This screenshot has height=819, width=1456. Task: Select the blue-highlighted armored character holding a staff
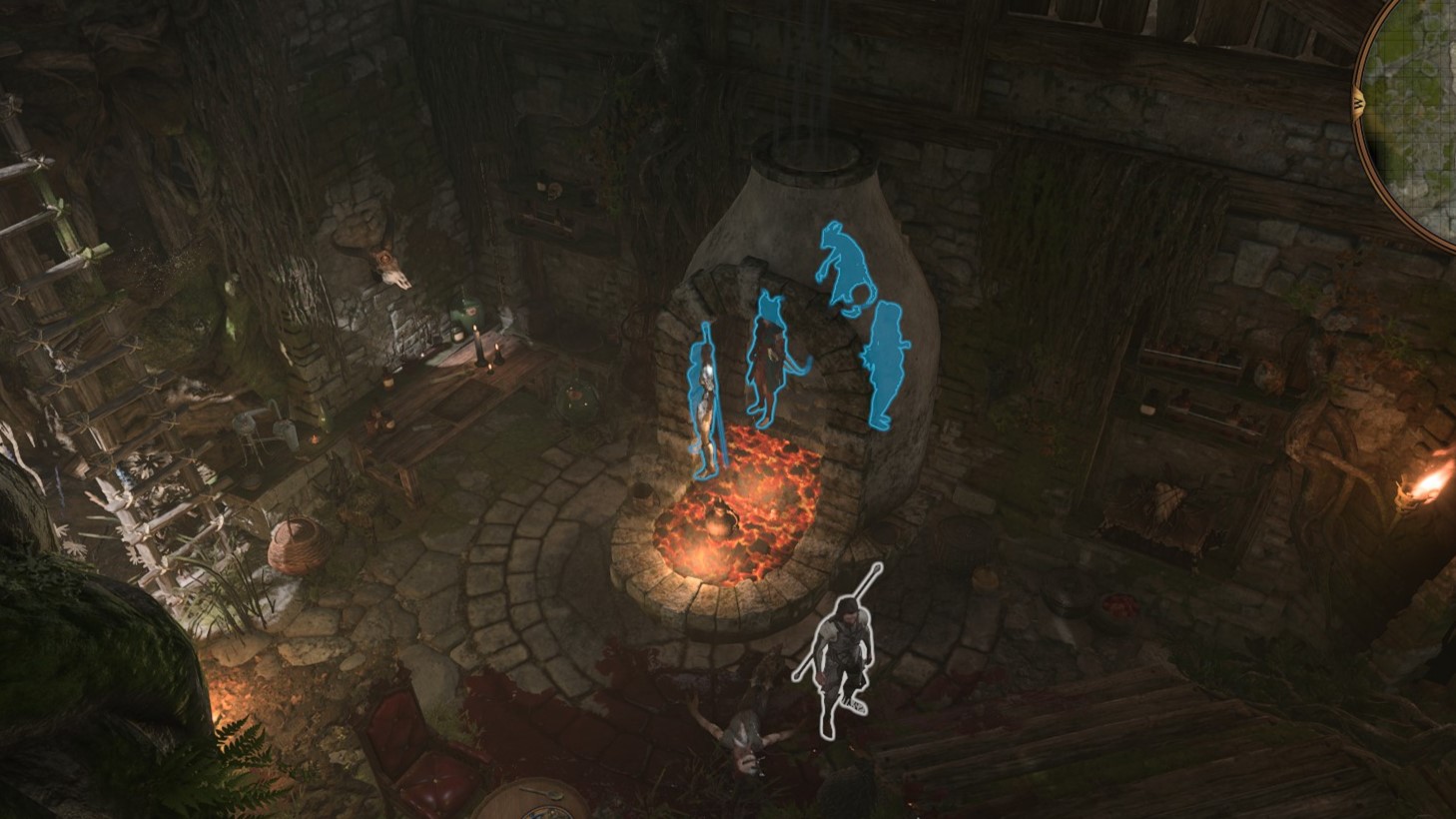coord(705,400)
